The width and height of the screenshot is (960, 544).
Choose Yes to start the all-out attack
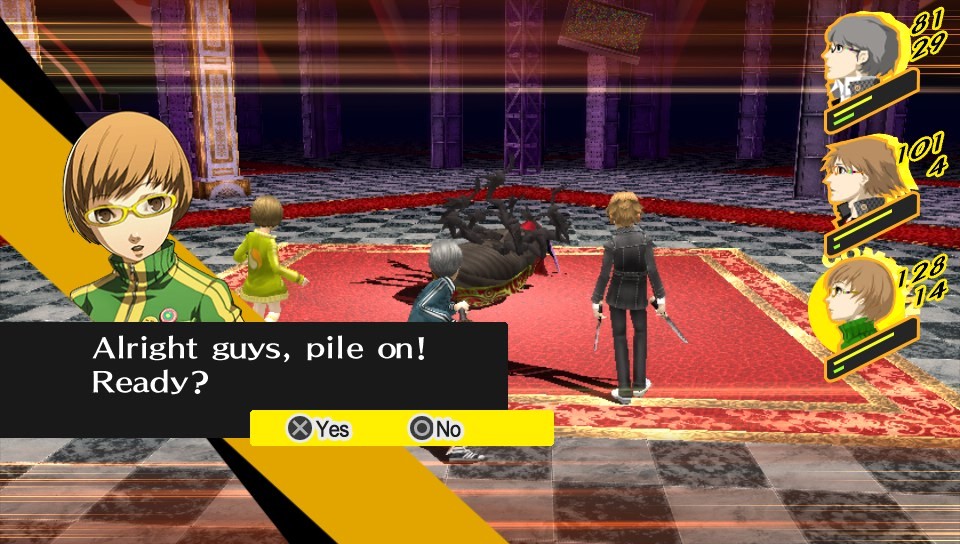coord(319,429)
